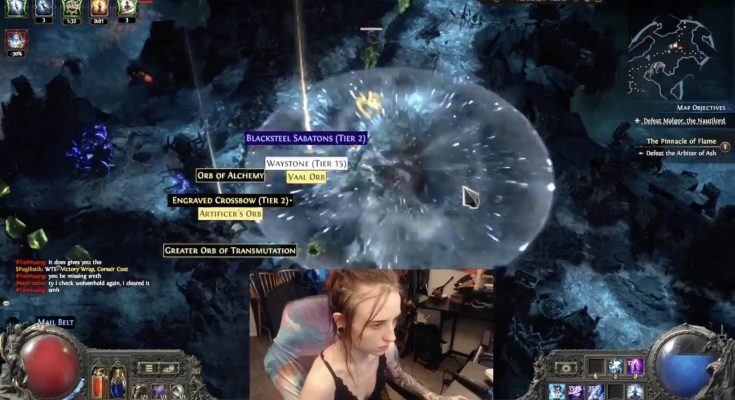Click the Engraved Crossbow (Tier 2) label
The height and width of the screenshot is (400, 735).
[x=231, y=201]
